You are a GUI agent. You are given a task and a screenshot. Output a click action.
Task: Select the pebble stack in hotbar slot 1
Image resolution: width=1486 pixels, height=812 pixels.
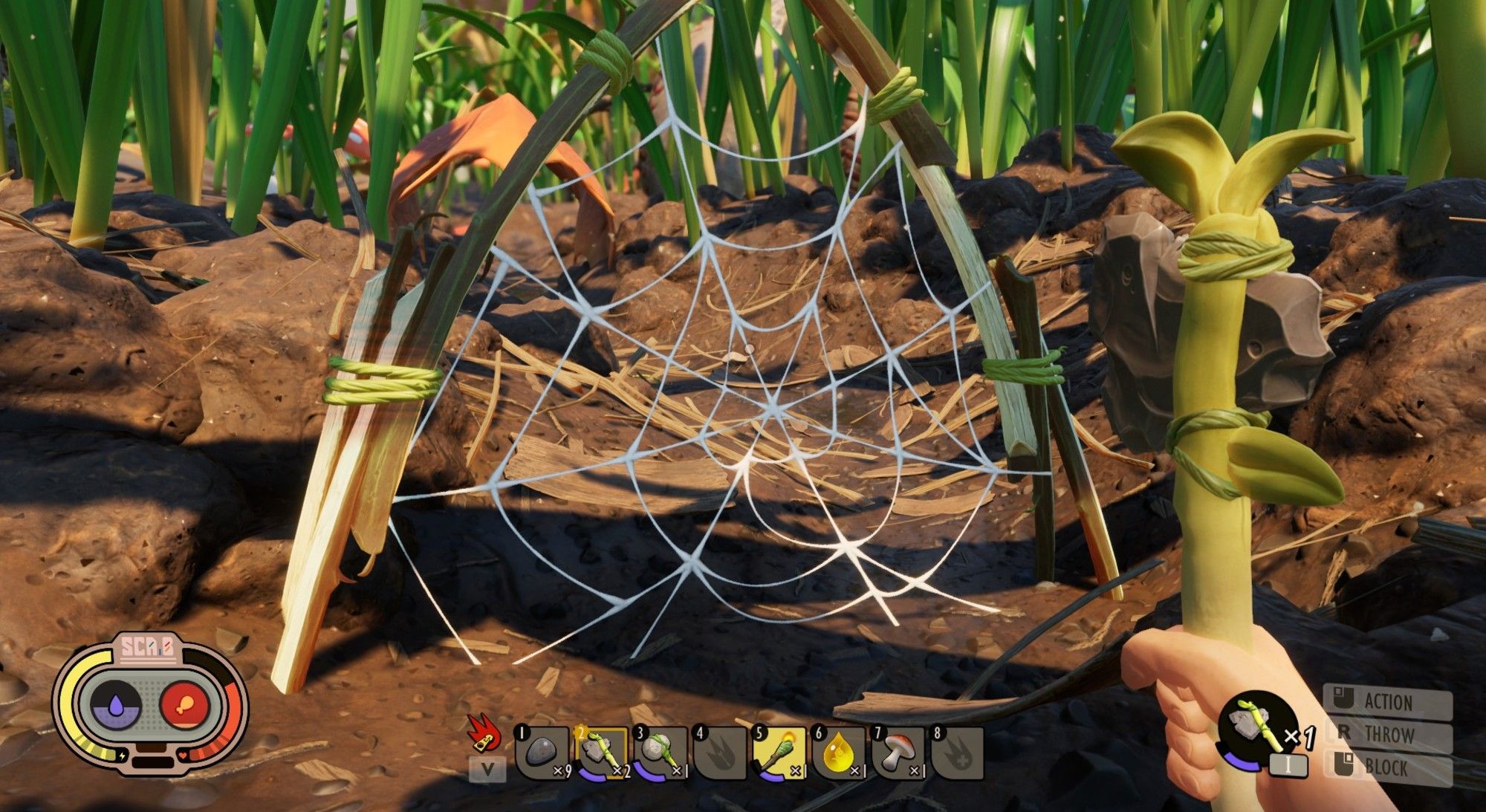point(542,753)
